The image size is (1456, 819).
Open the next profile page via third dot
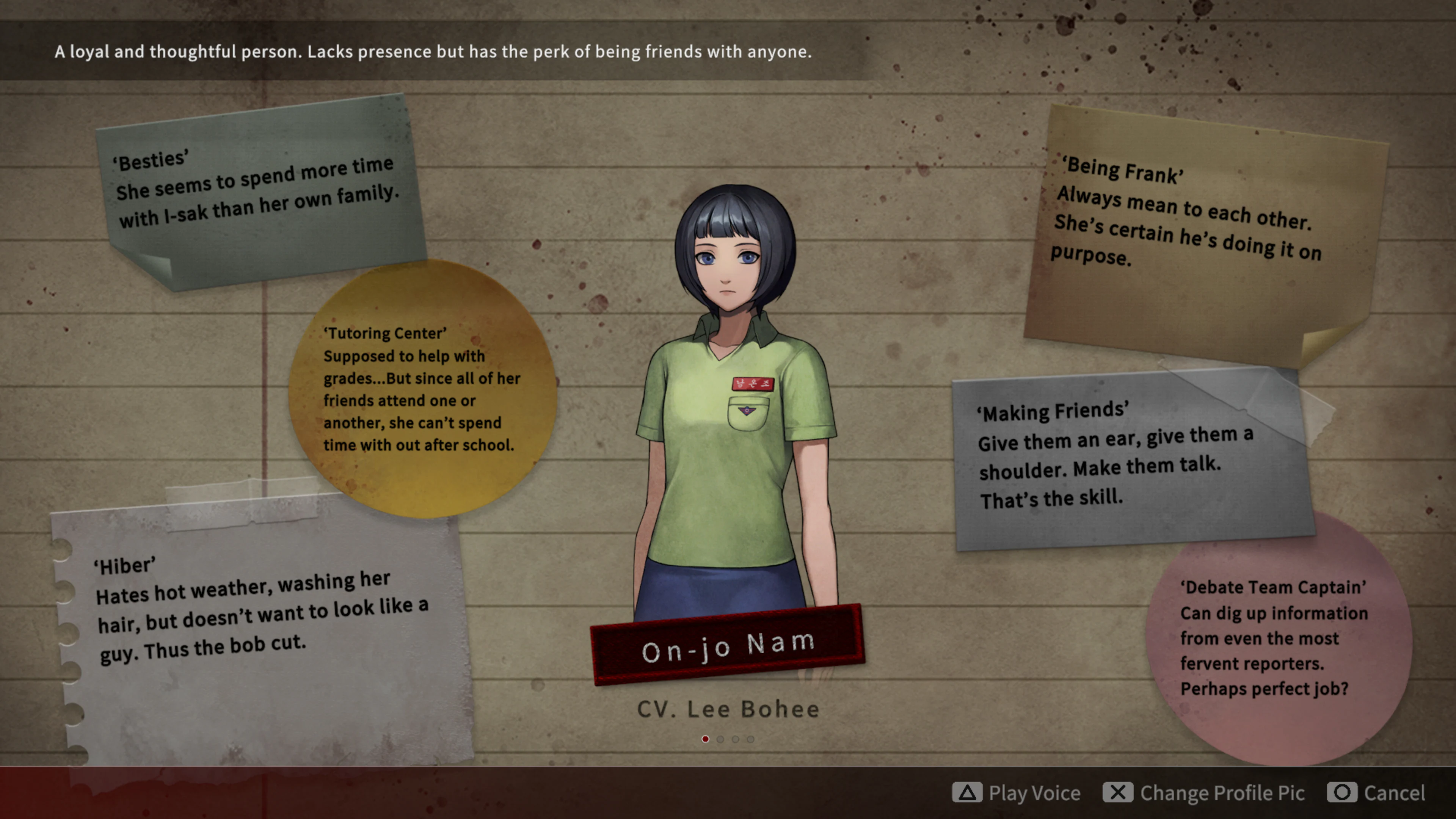click(735, 739)
